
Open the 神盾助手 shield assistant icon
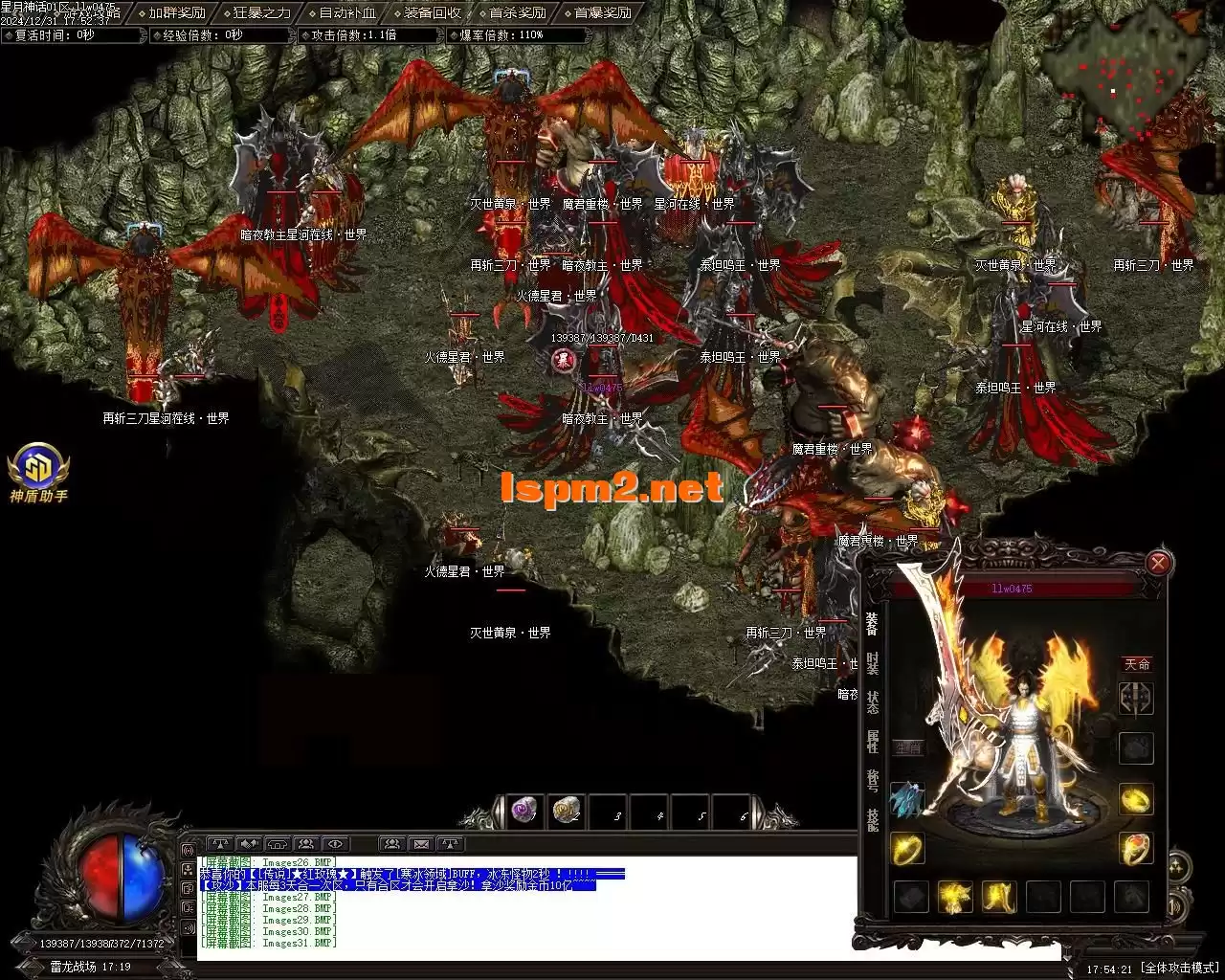click(x=38, y=471)
